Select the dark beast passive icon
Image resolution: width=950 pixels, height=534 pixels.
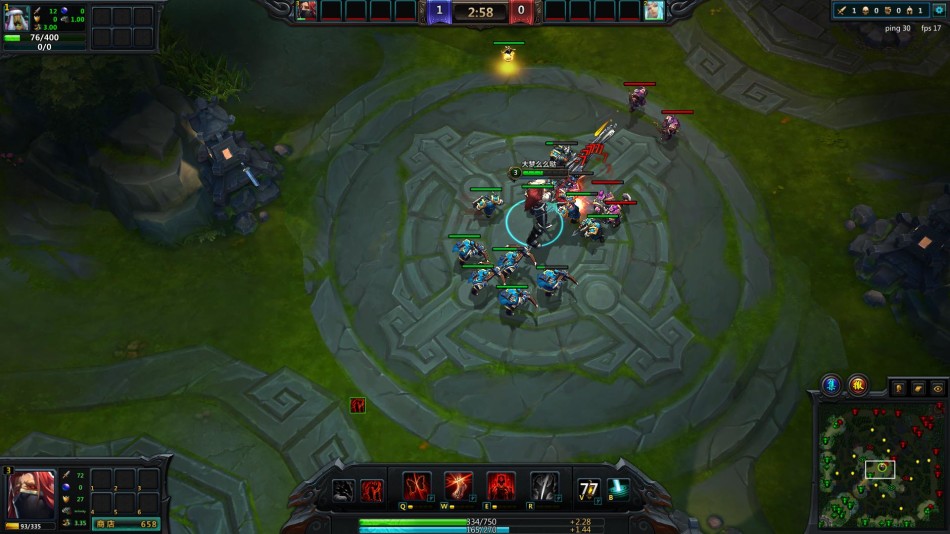pos(344,490)
